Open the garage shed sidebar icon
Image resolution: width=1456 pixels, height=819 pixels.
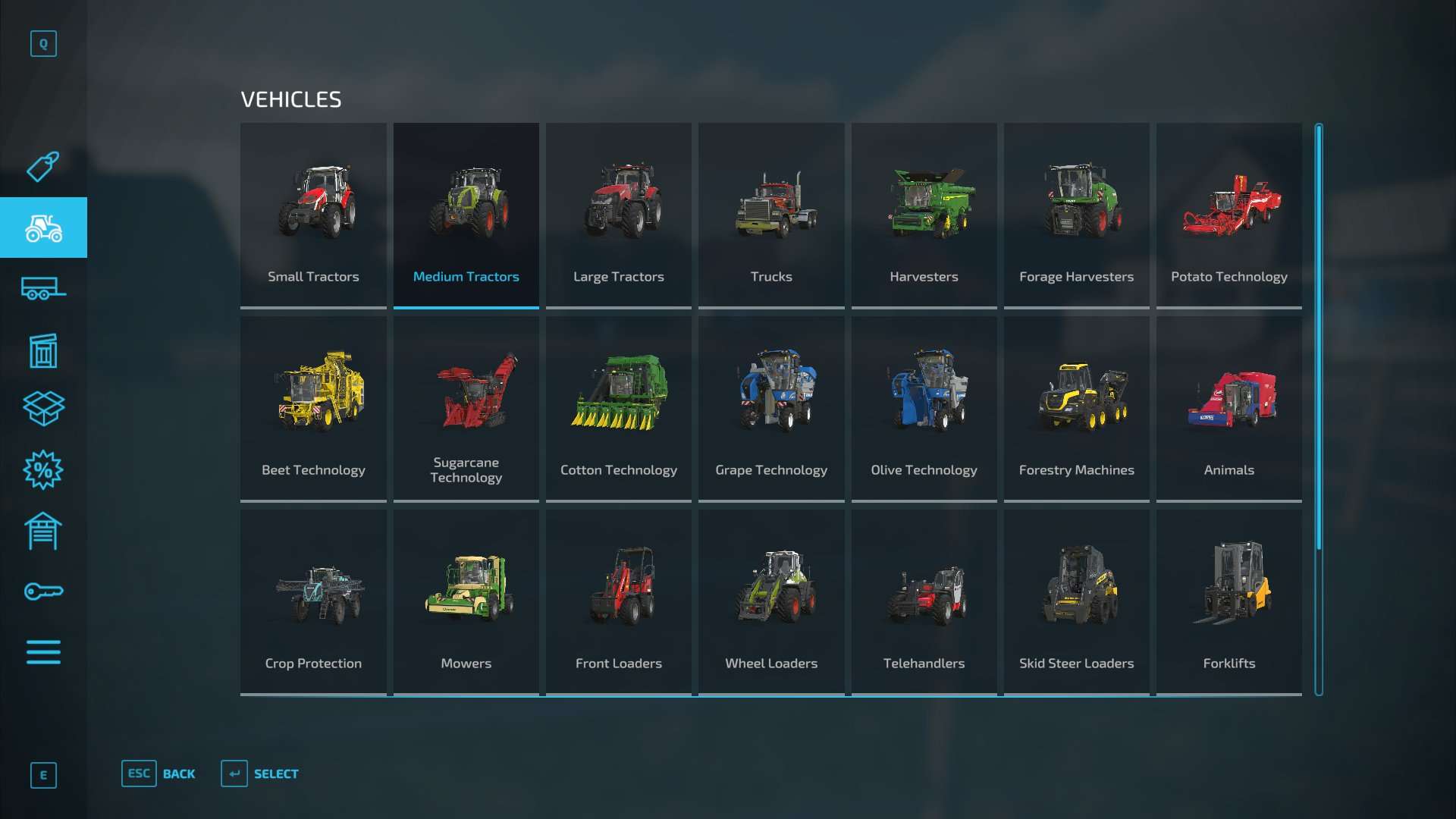point(43,531)
